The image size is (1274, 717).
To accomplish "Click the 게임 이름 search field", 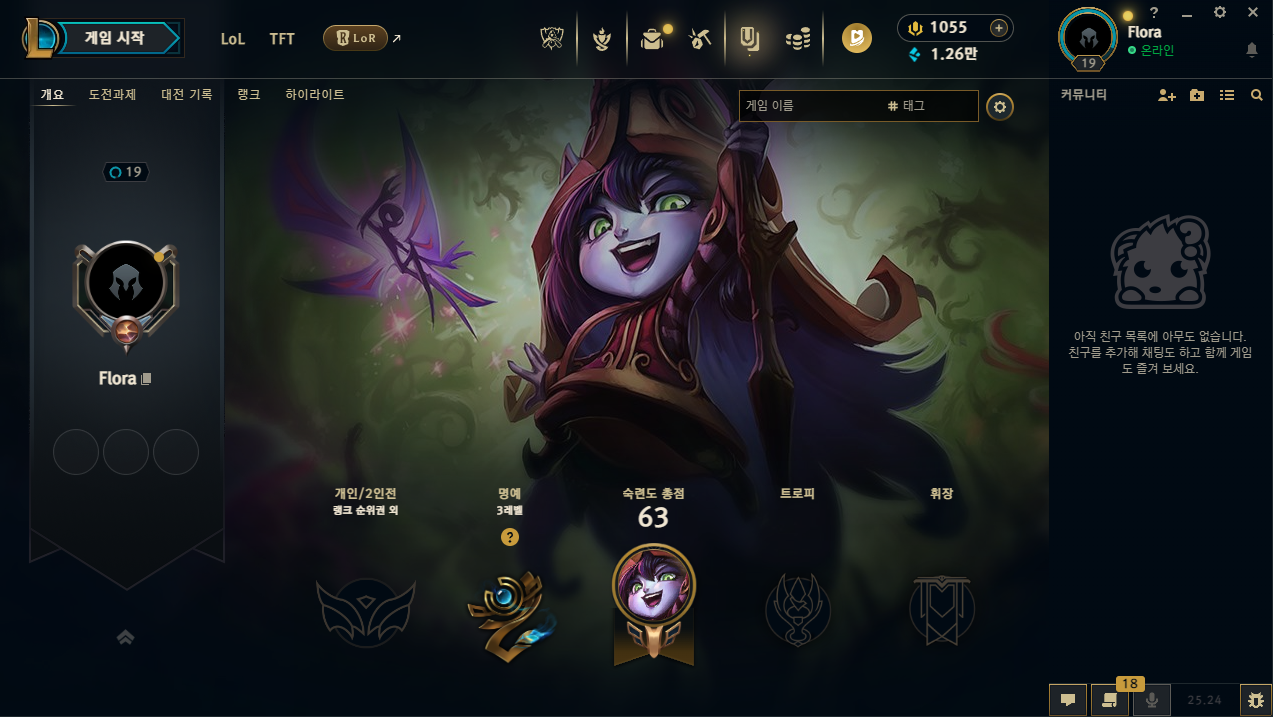I will tap(810, 106).
